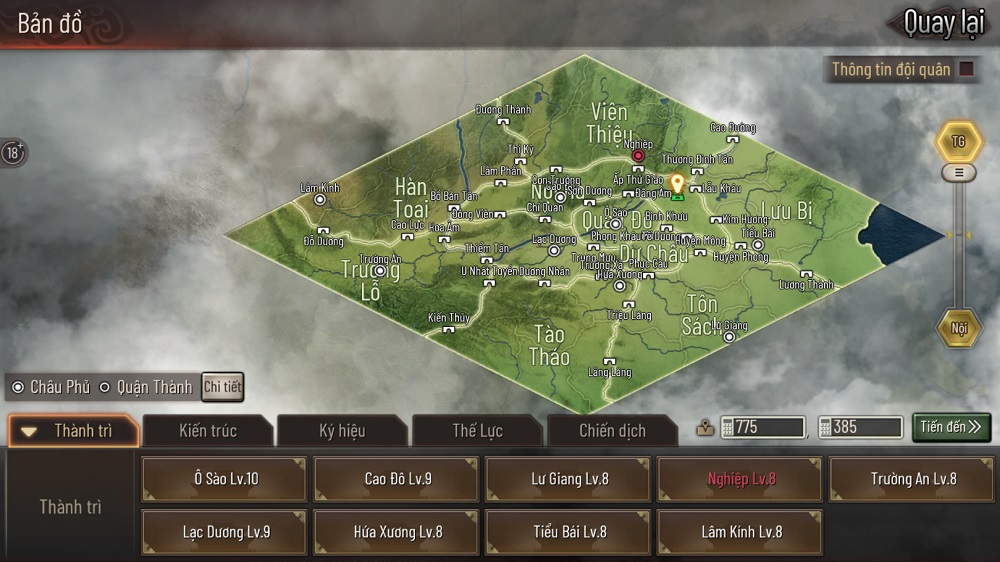
Task: Switch to the Kiến trúc tab
Action: pyautogui.click(x=208, y=431)
